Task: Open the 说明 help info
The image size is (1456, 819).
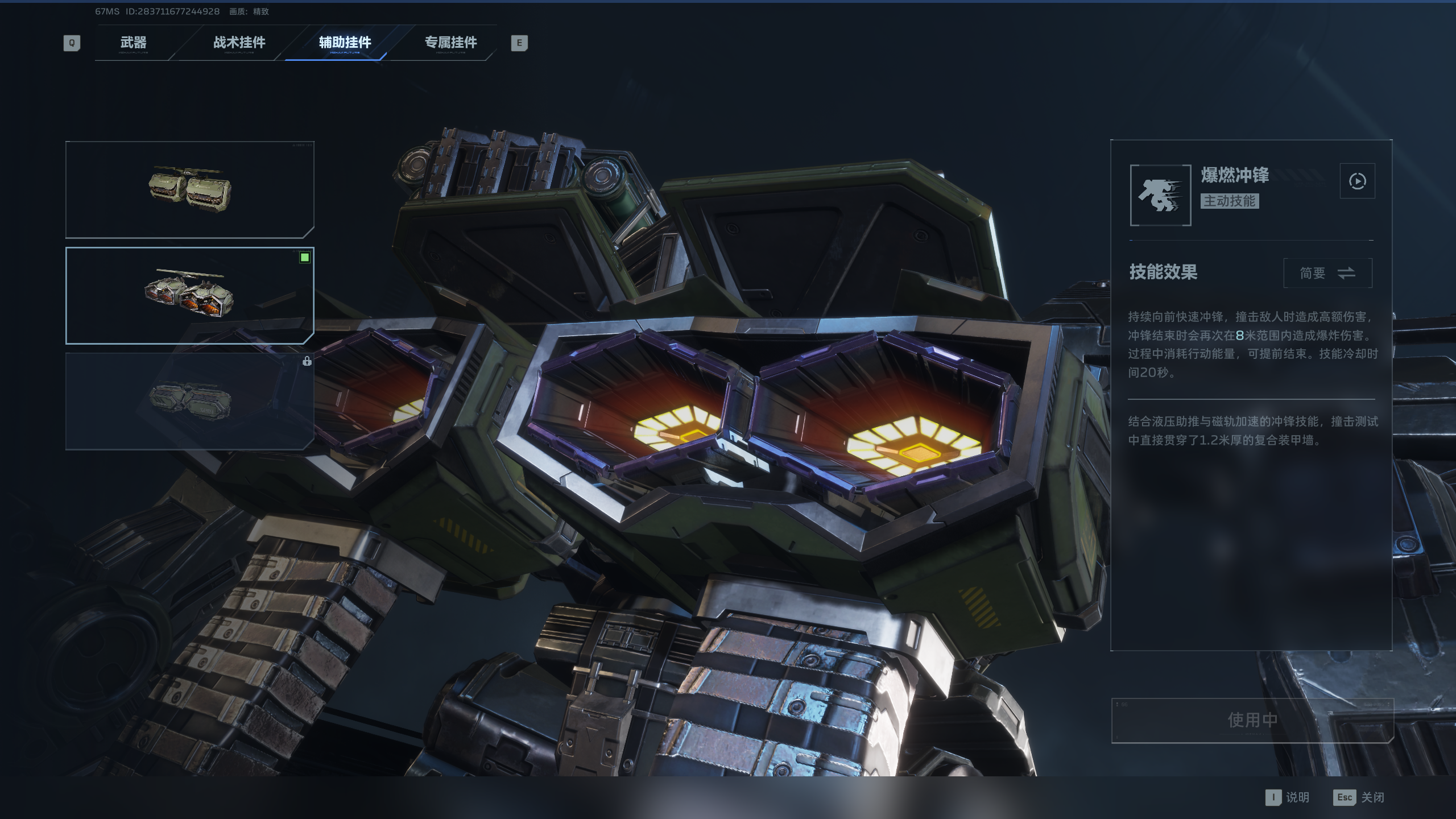Action: point(1288,797)
